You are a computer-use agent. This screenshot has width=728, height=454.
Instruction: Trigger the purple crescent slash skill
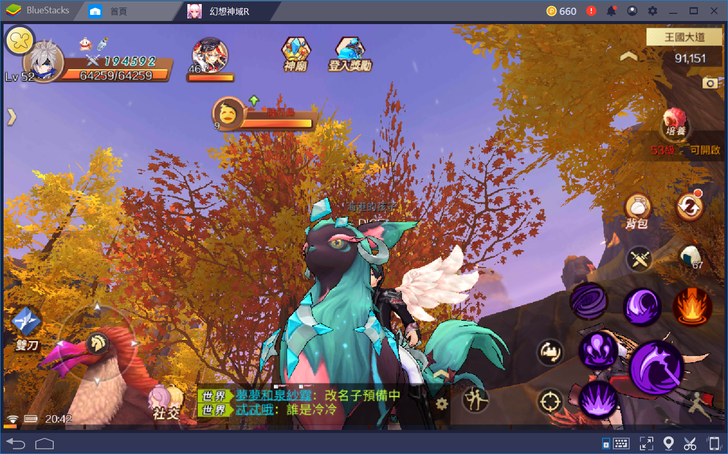click(641, 305)
